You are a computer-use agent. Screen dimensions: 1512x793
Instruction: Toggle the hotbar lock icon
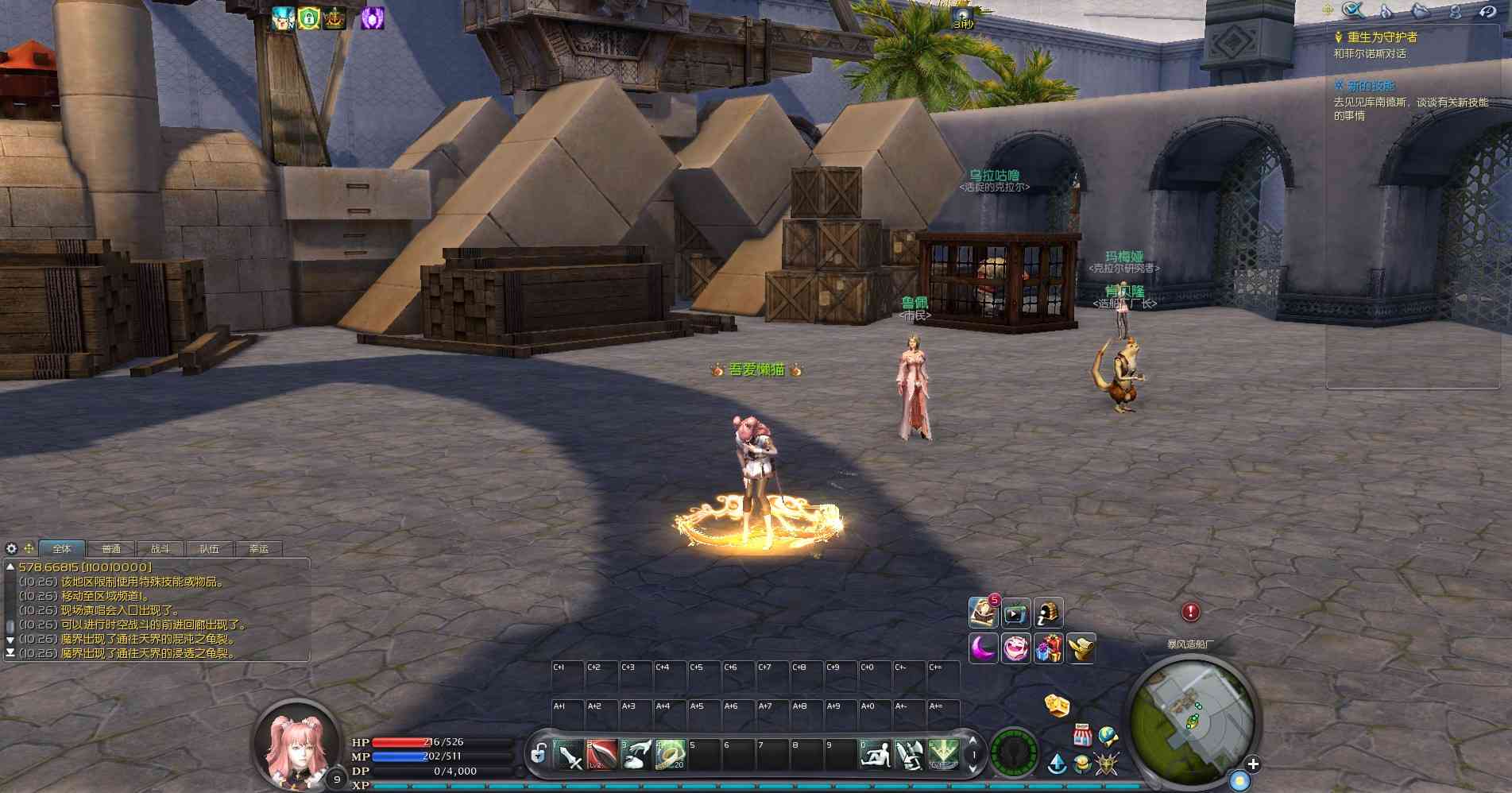539,753
